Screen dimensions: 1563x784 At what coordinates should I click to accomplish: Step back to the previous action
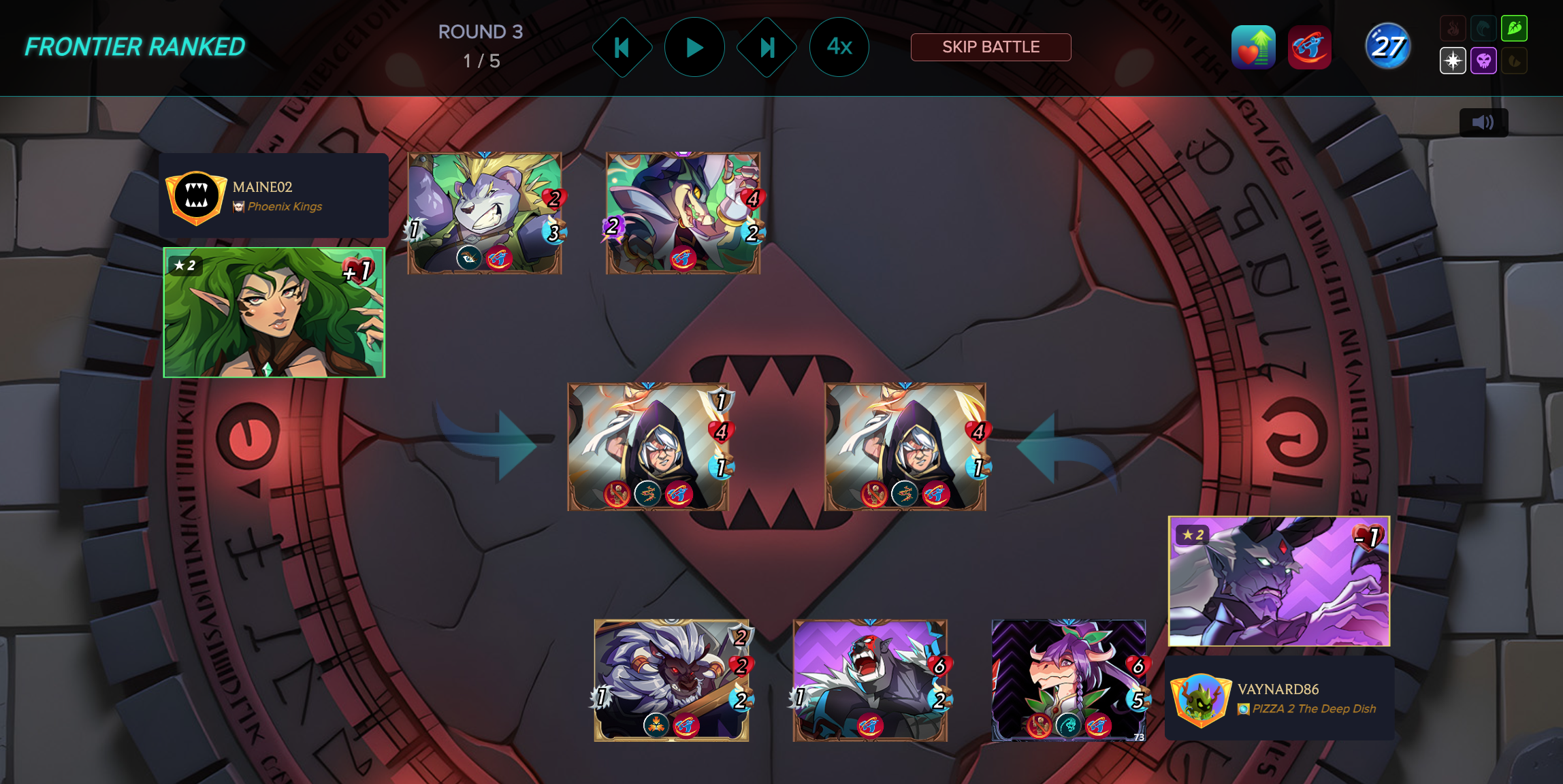[622, 48]
